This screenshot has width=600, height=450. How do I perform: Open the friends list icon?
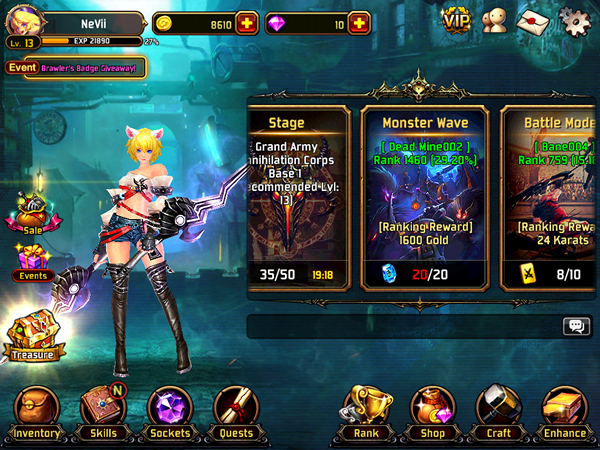coord(494,20)
